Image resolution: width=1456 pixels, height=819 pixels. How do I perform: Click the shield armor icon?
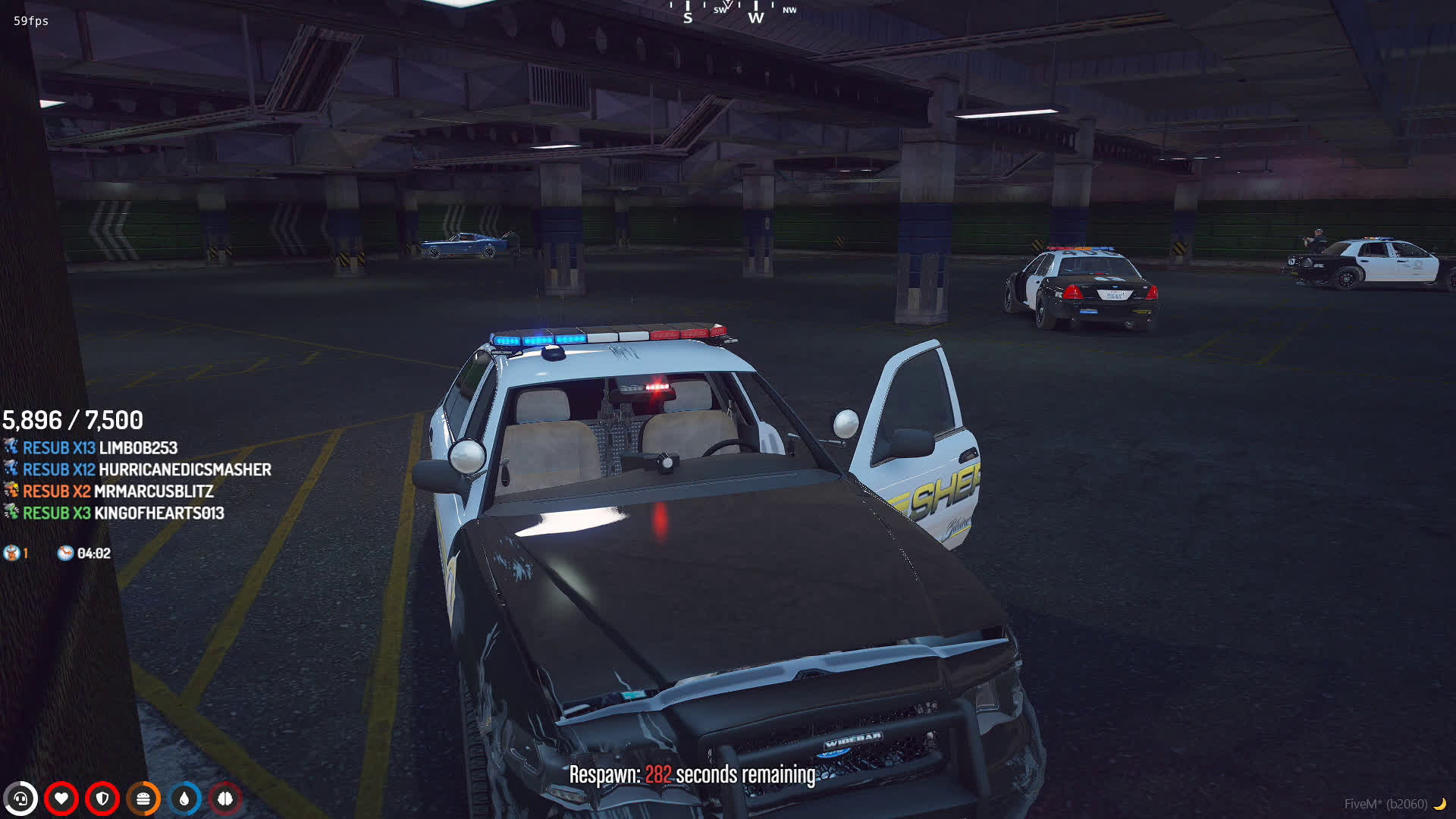tap(102, 799)
